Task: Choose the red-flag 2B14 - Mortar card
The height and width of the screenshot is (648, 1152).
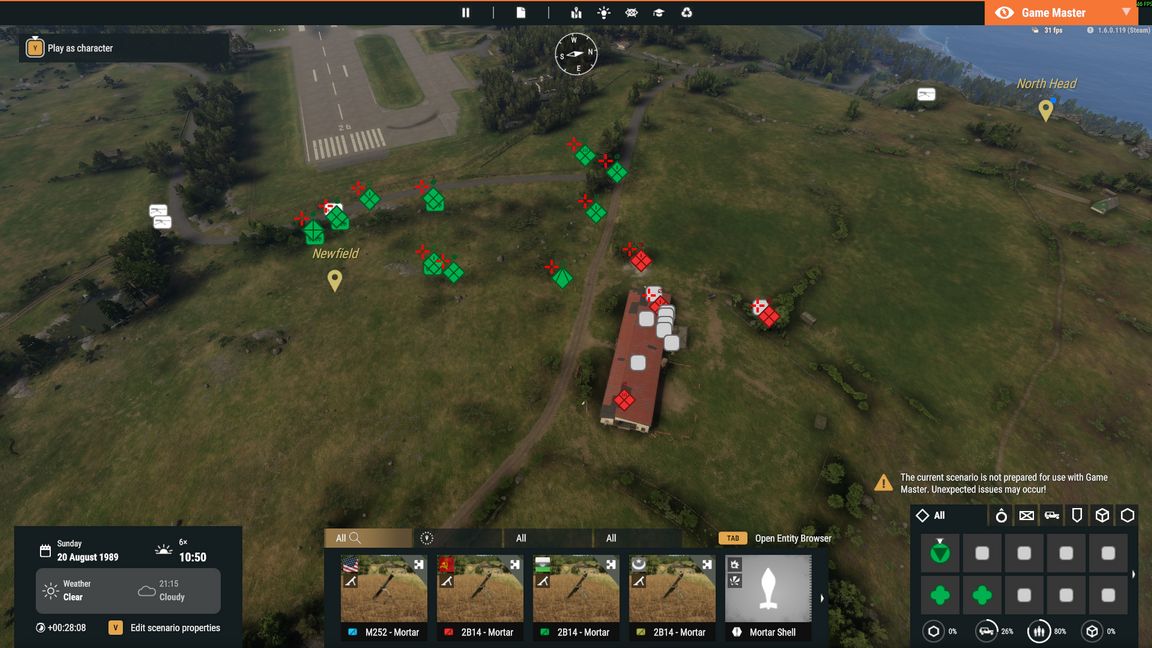Action: tap(480, 597)
